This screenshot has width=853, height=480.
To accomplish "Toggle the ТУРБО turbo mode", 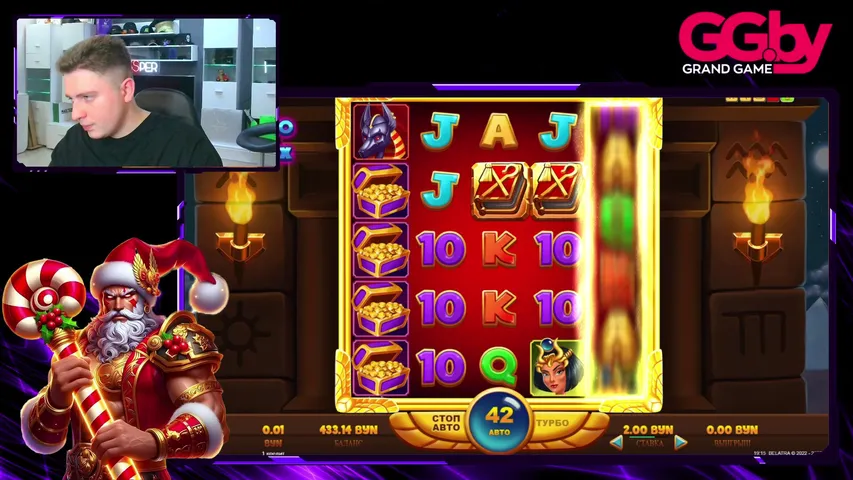I will tap(552, 423).
